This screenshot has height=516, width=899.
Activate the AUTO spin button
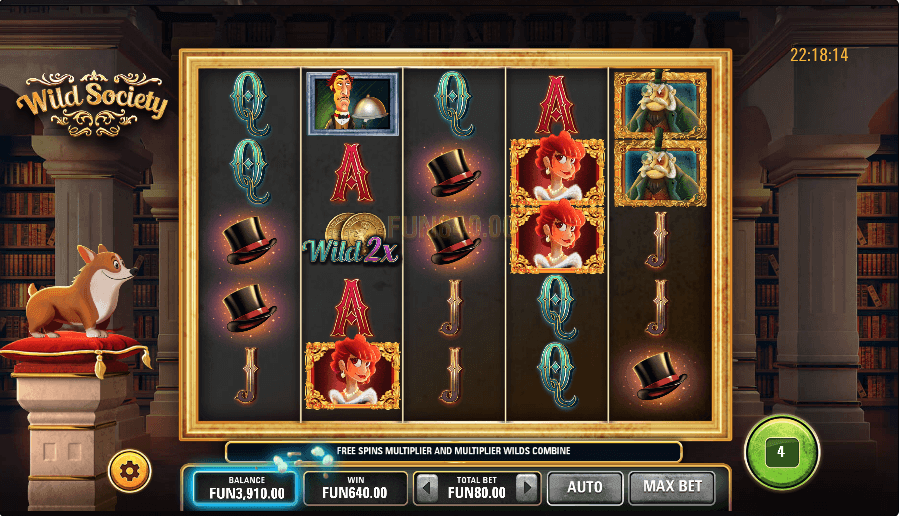pos(584,488)
